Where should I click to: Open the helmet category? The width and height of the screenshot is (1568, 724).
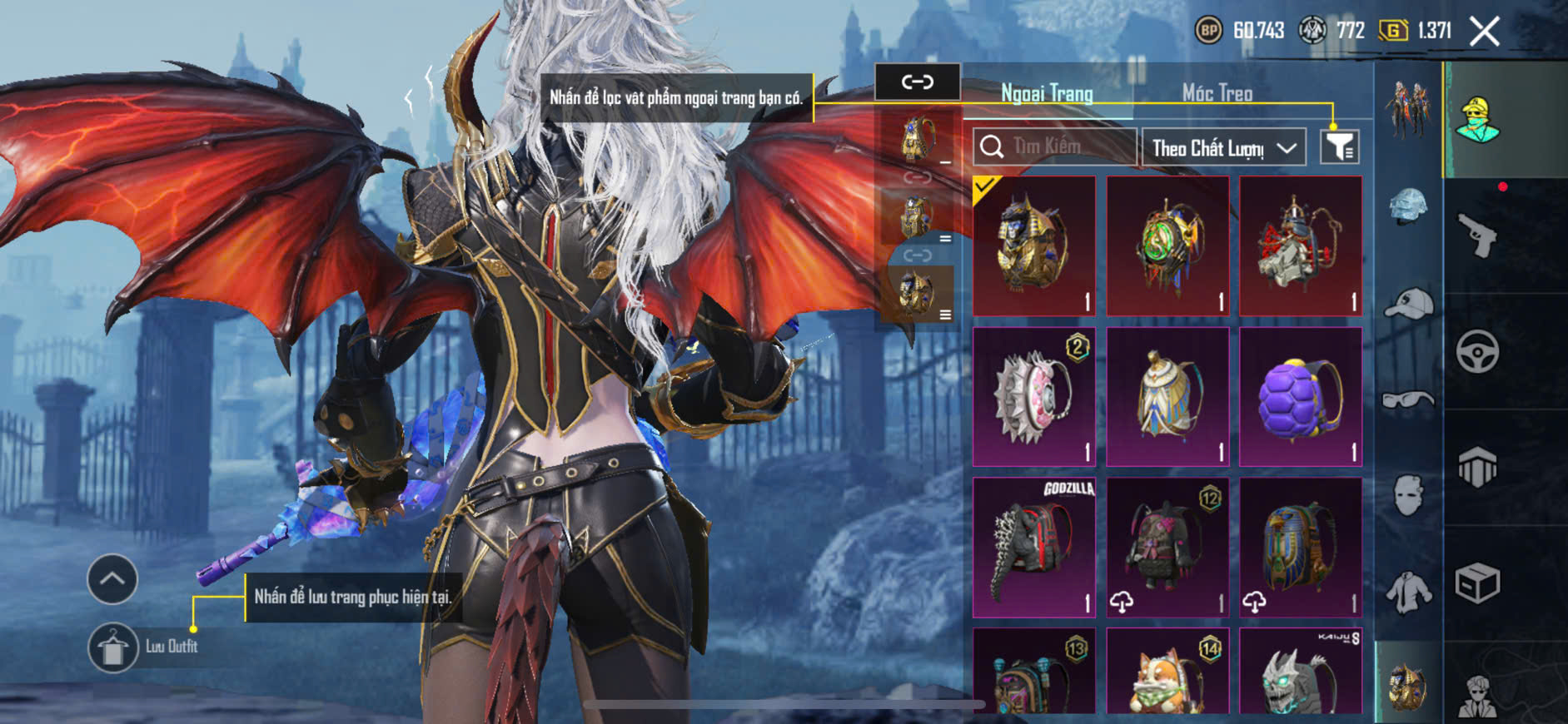tap(1408, 206)
